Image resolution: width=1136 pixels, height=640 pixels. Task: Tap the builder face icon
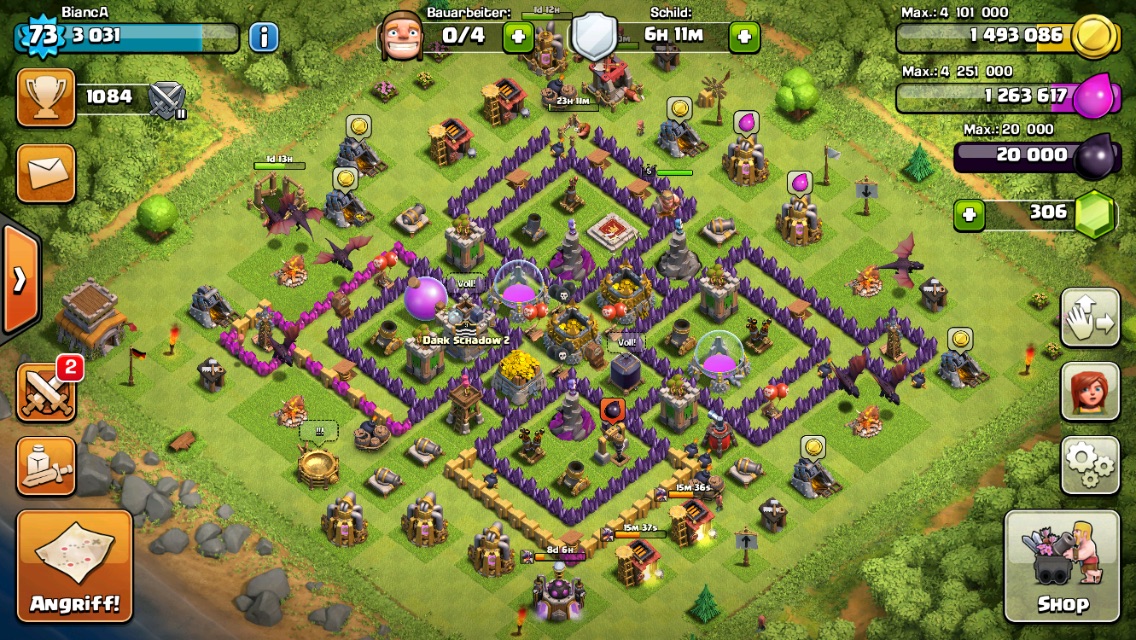pyautogui.click(x=400, y=37)
